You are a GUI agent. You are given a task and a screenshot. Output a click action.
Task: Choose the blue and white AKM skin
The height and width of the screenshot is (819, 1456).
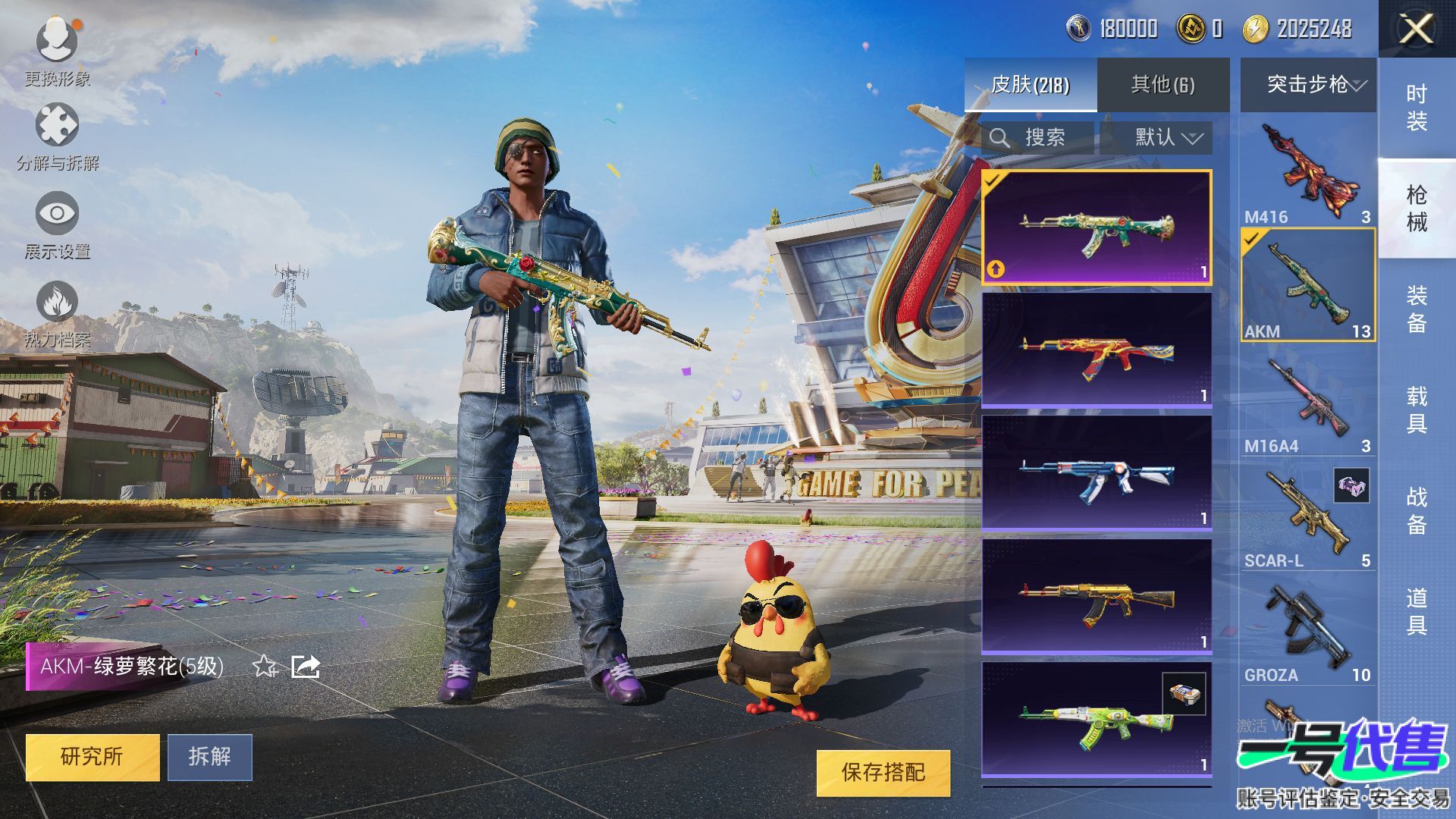1097,474
